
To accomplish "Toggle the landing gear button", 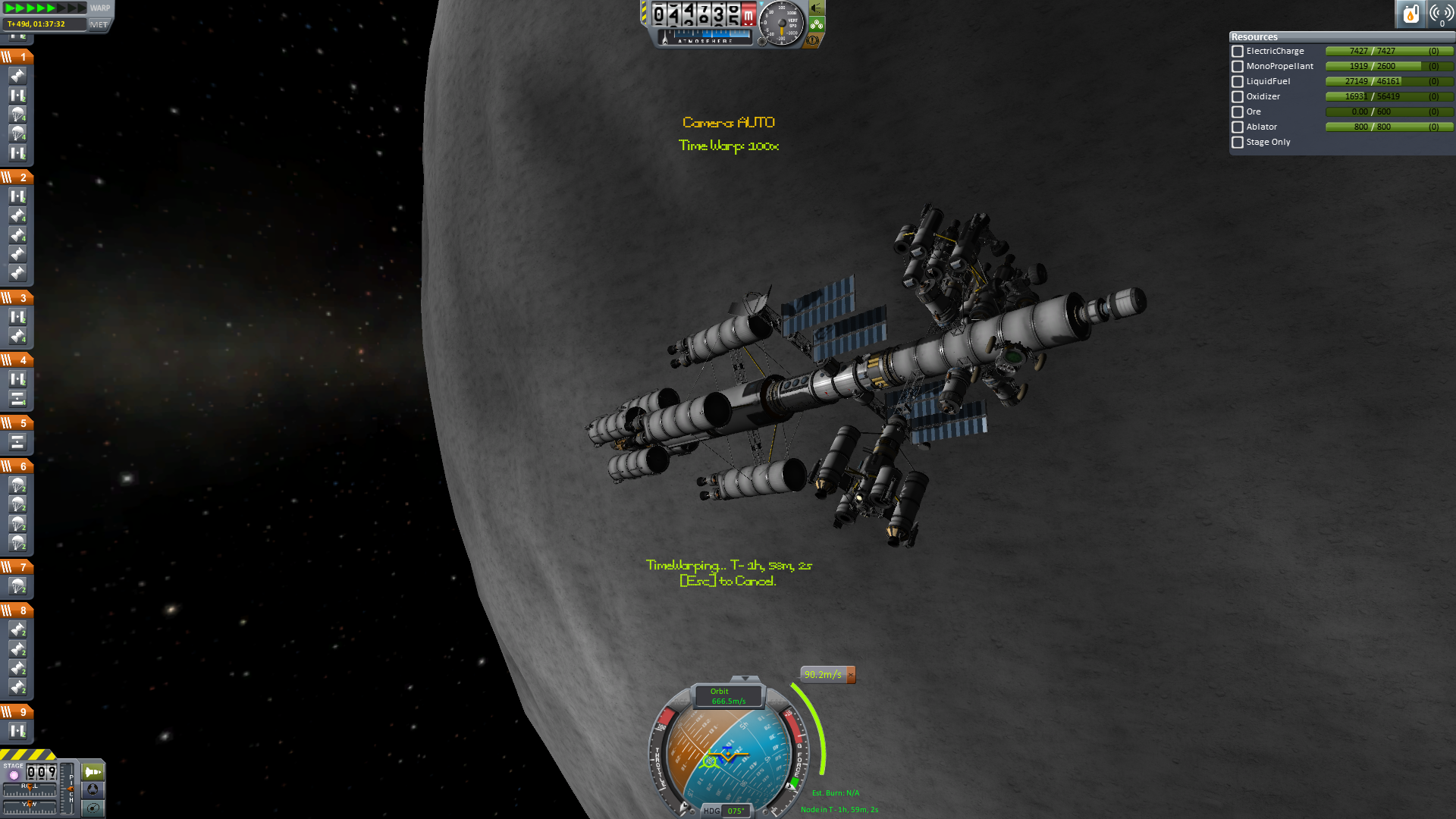I will (817, 24).
